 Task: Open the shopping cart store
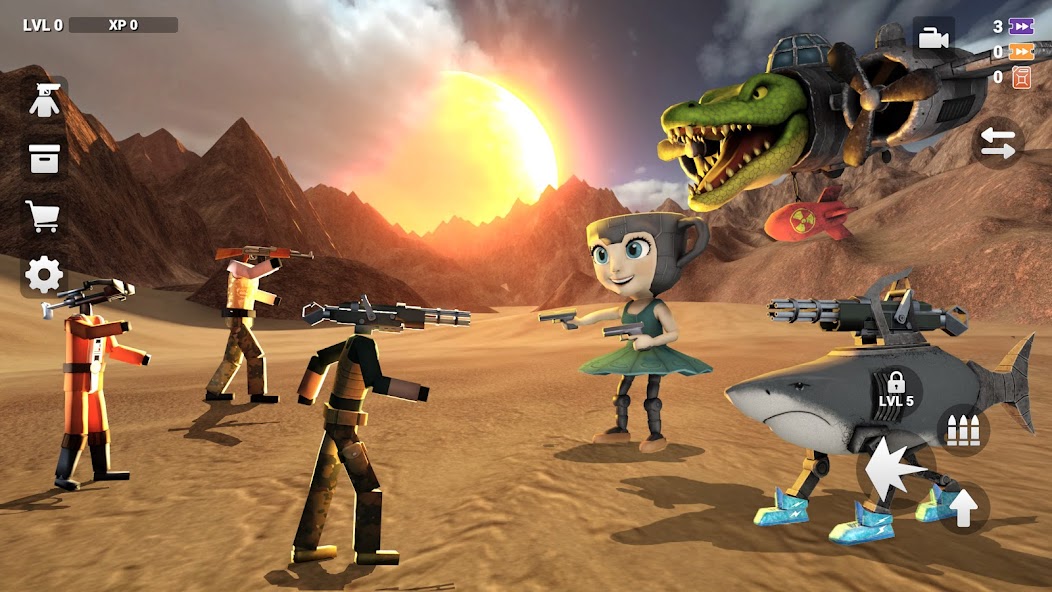click(x=45, y=216)
